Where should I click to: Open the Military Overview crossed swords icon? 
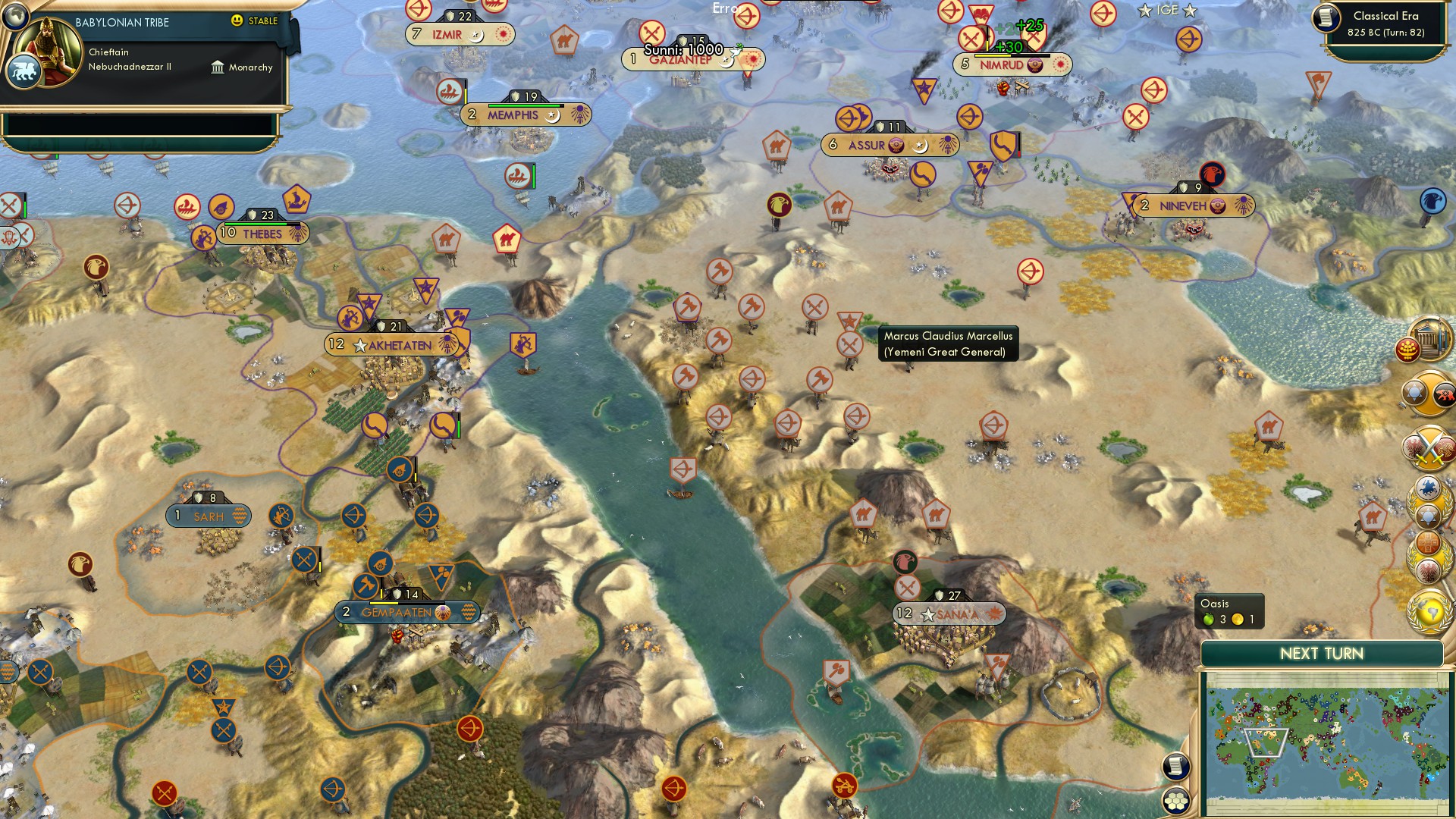(x=1429, y=446)
